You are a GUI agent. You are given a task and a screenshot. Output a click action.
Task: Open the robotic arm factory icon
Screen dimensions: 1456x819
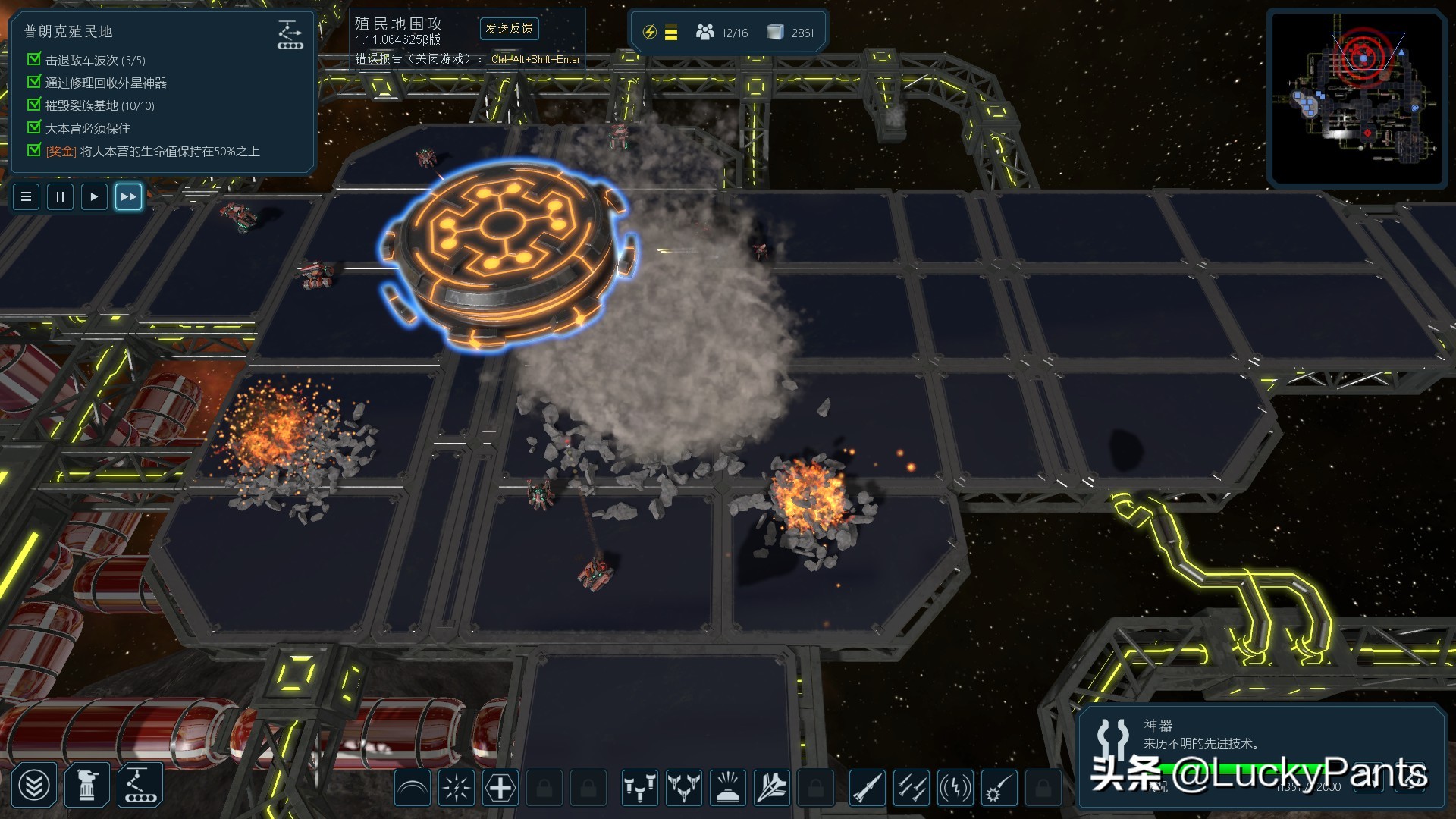pos(140,786)
